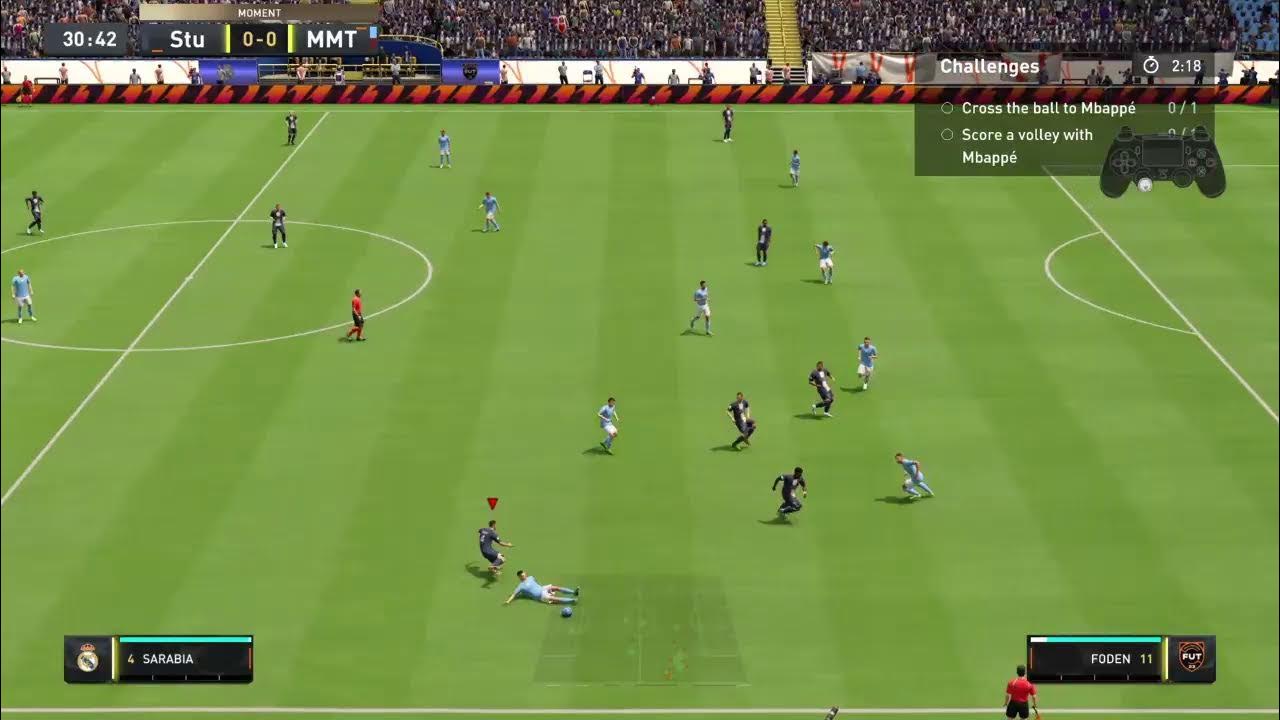1280x720 pixels.
Task: Expand the Challenges panel header
Action: [990, 66]
